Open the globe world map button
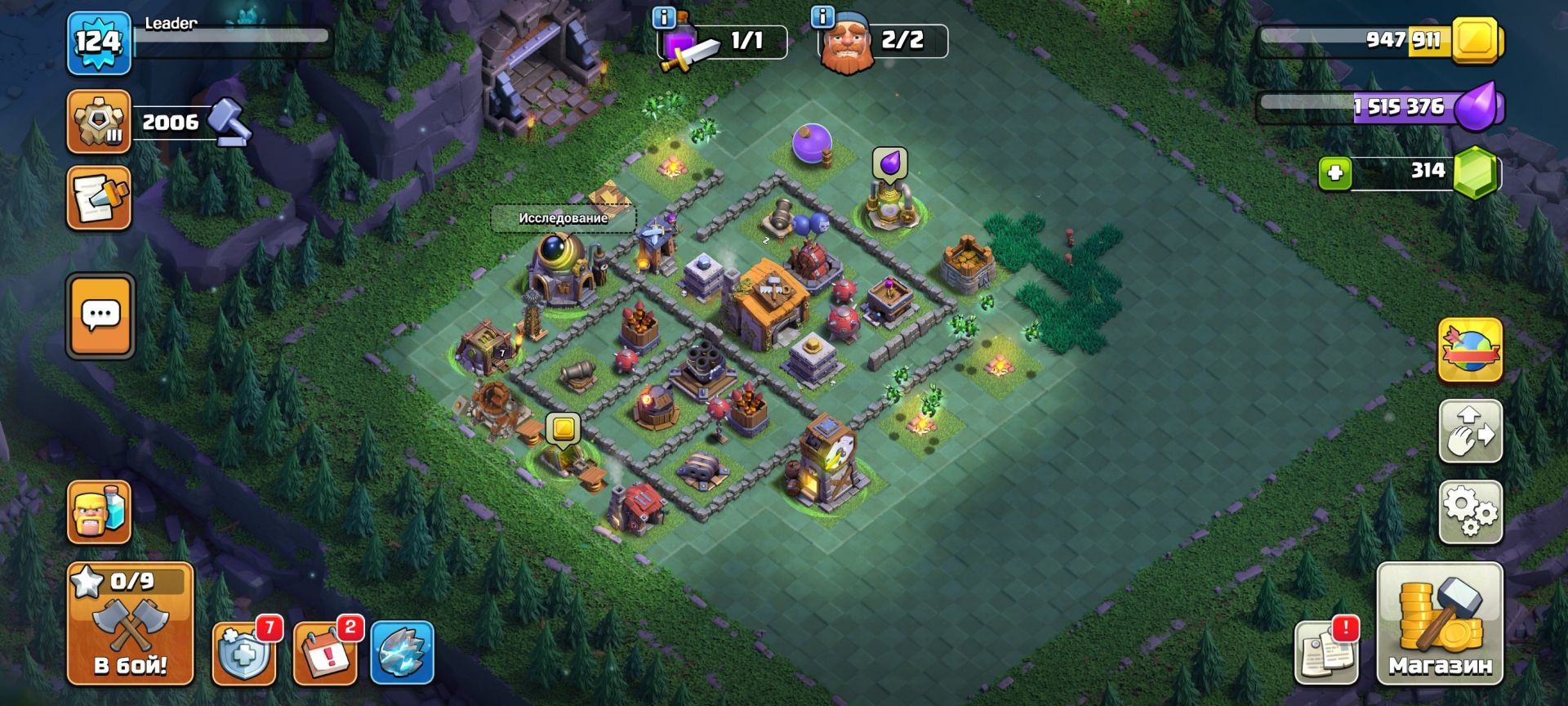This screenshot has height=706, width=1568. [x=1469, y=350]
